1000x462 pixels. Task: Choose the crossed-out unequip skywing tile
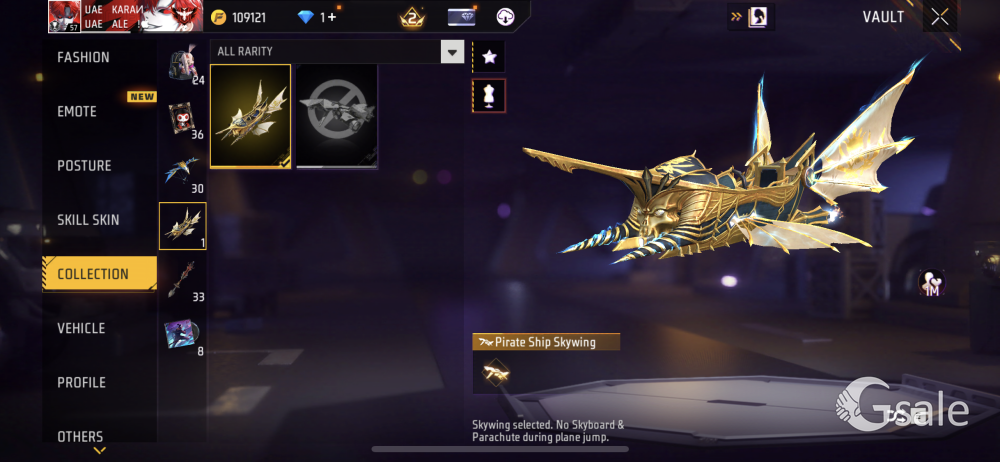click(337, 116)
